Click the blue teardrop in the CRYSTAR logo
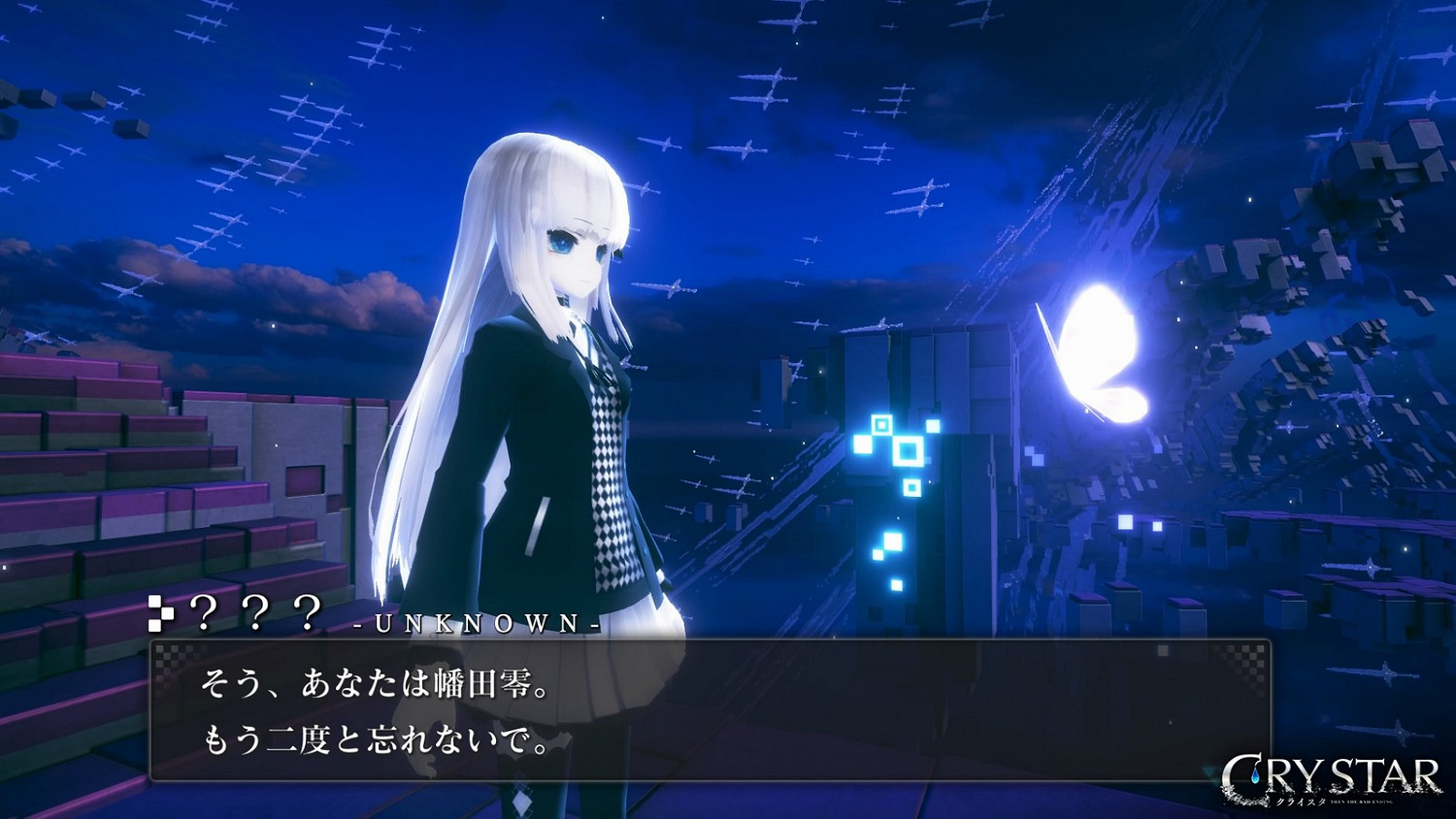This screenshot has height=819, width=1456. (1256, 773)
